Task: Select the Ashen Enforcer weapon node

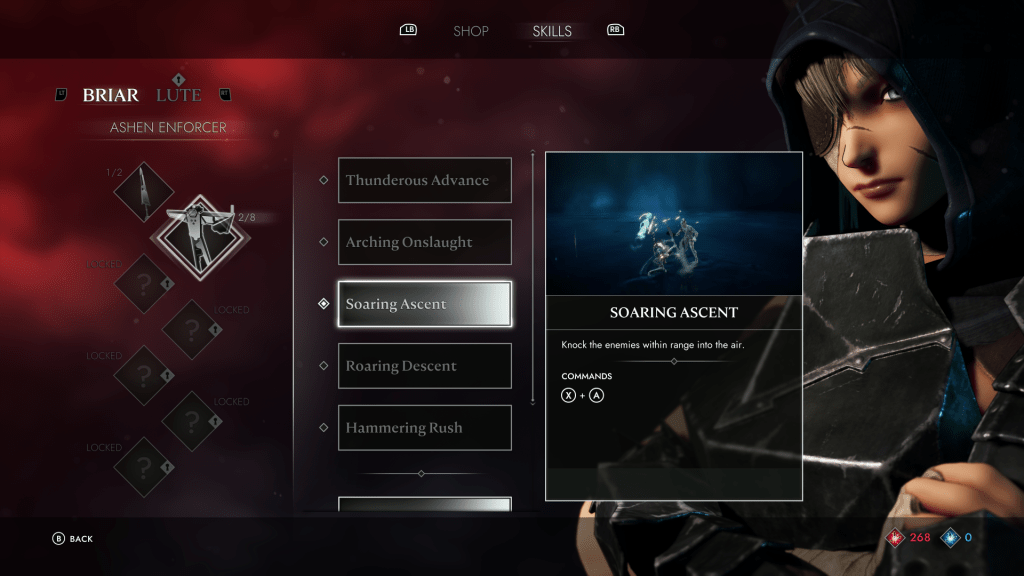Action: coord(190,236)
